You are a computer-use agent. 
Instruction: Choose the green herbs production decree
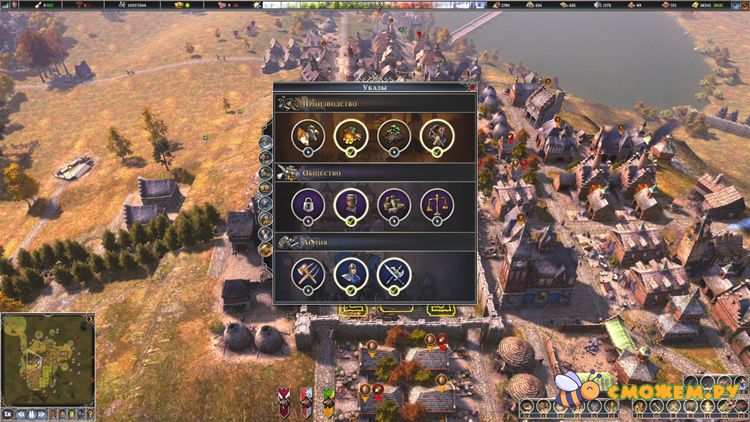393,134
